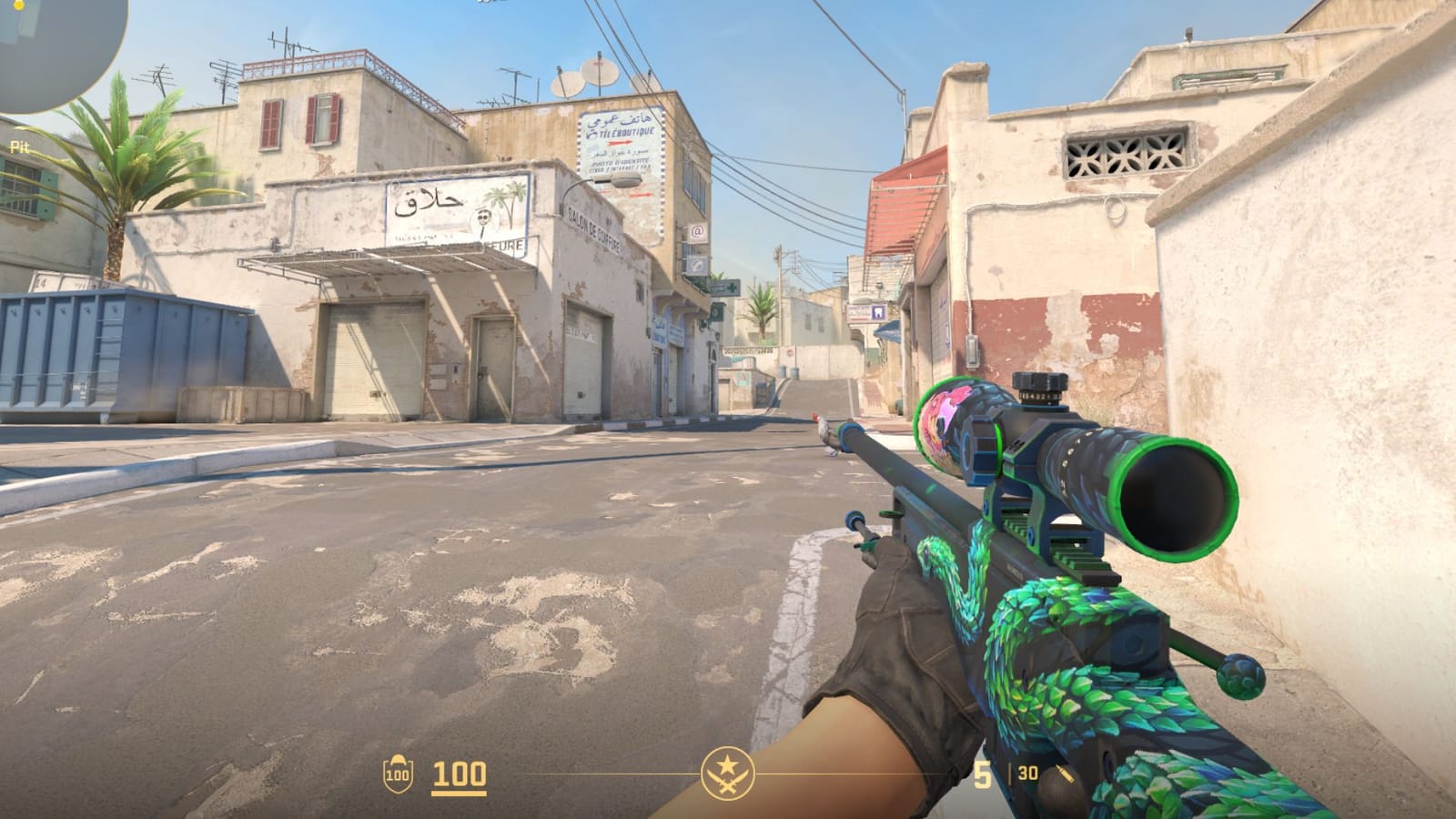The height and width of the screenshot is (819, 1456).
Task: Click the health value reading 100
Action: (x=457, y=775)
